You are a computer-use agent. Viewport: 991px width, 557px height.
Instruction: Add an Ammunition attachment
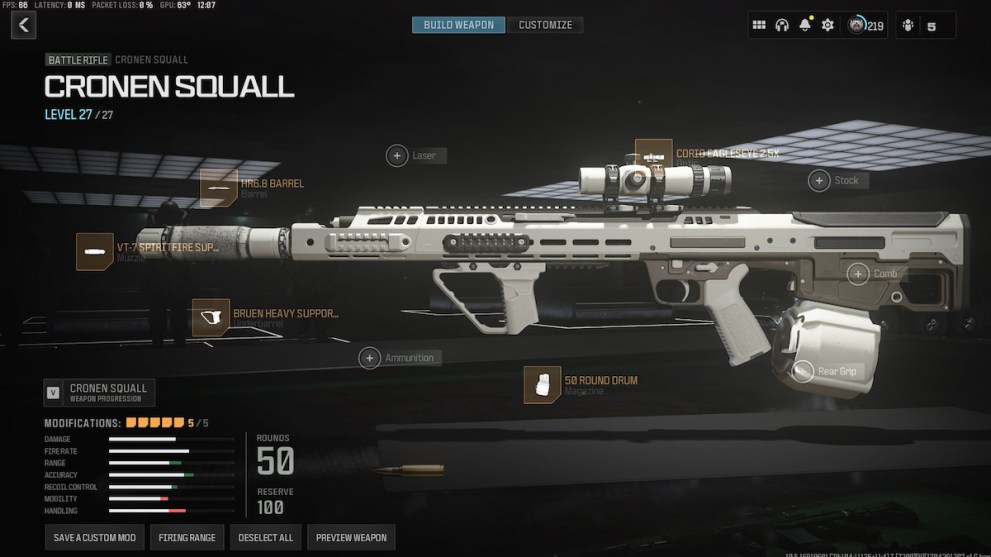click(370, 358)
